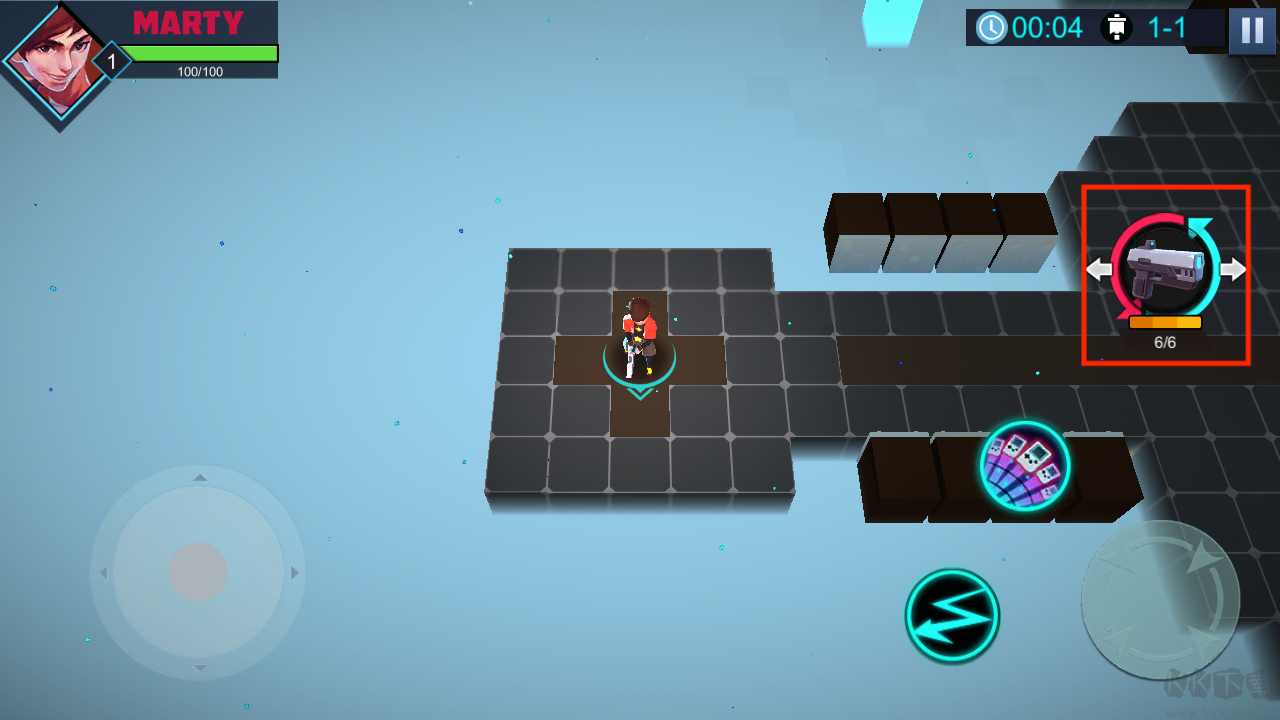This screenshot has width=1280, height=720.
Task: Pause the game
Action: [x=1251, y=29]
